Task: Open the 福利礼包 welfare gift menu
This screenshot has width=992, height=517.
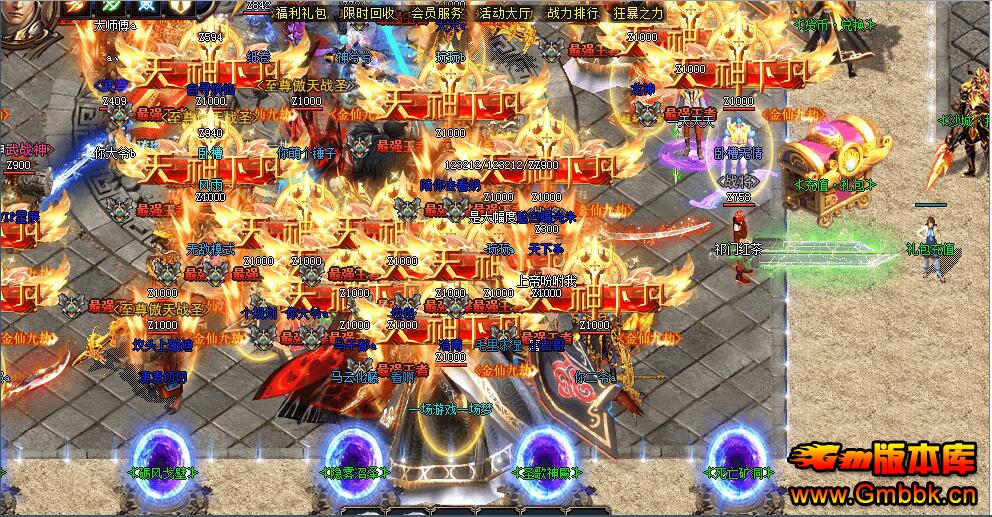Action: pos(301,14)
